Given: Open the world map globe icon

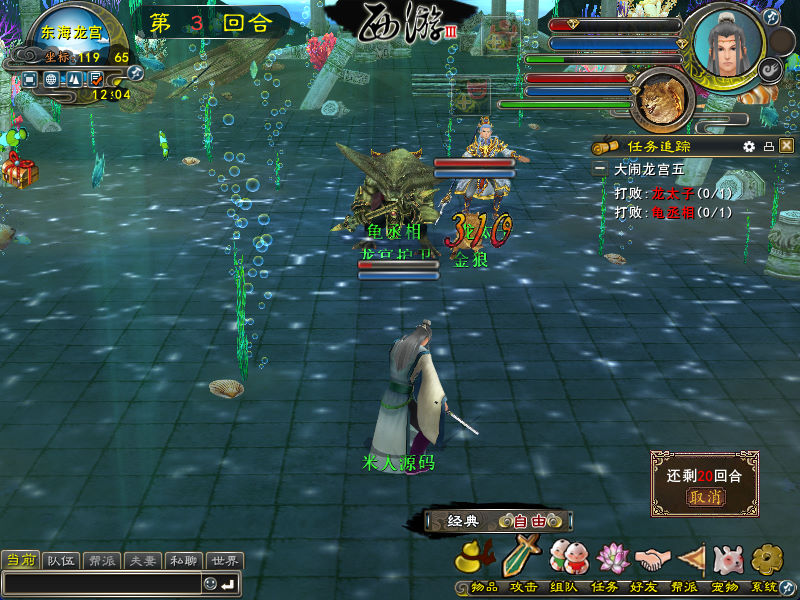Looking at the screenshot, I should point(52,78).
